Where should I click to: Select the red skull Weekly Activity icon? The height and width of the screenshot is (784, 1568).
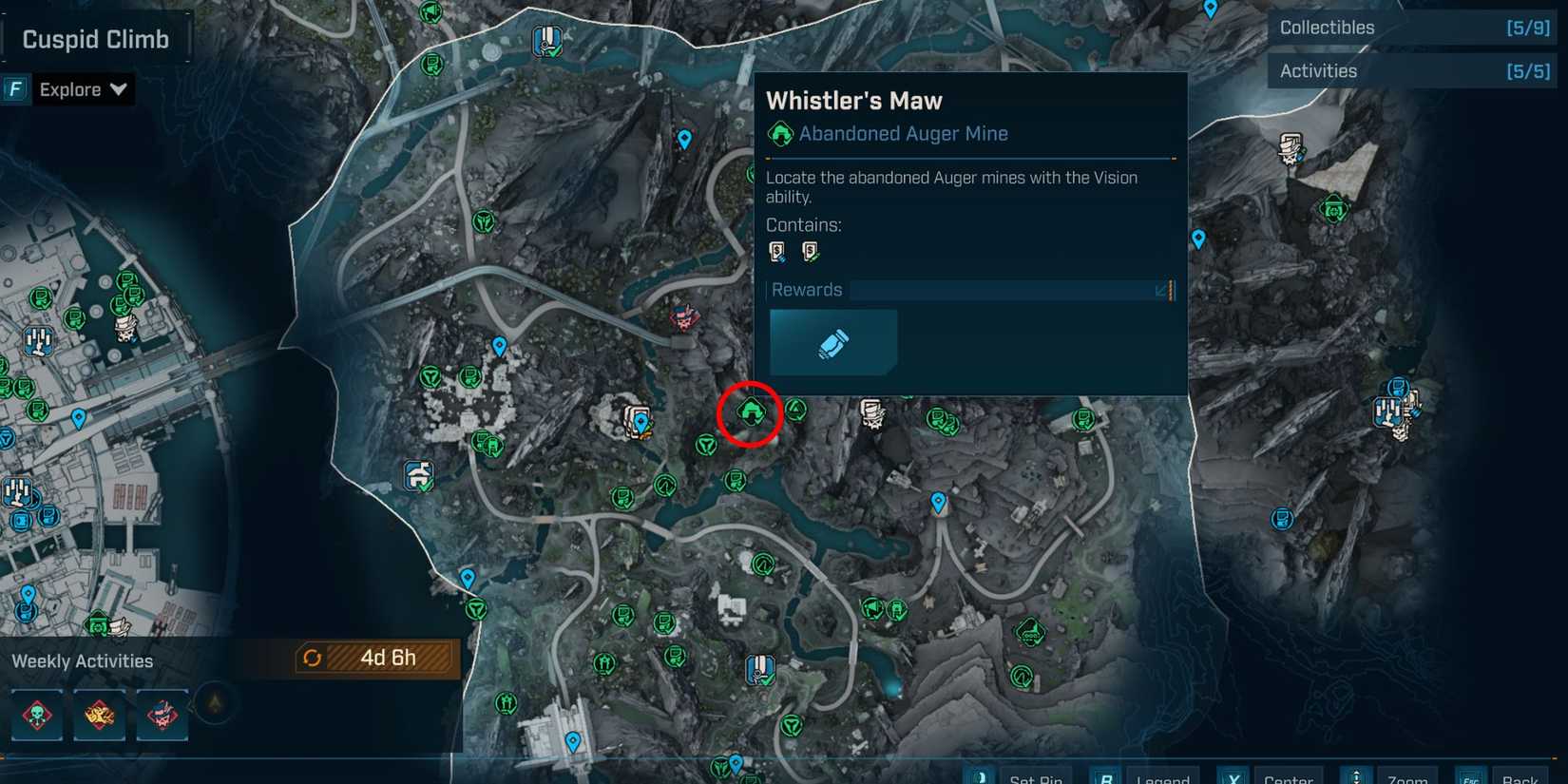tap(37, 715)
